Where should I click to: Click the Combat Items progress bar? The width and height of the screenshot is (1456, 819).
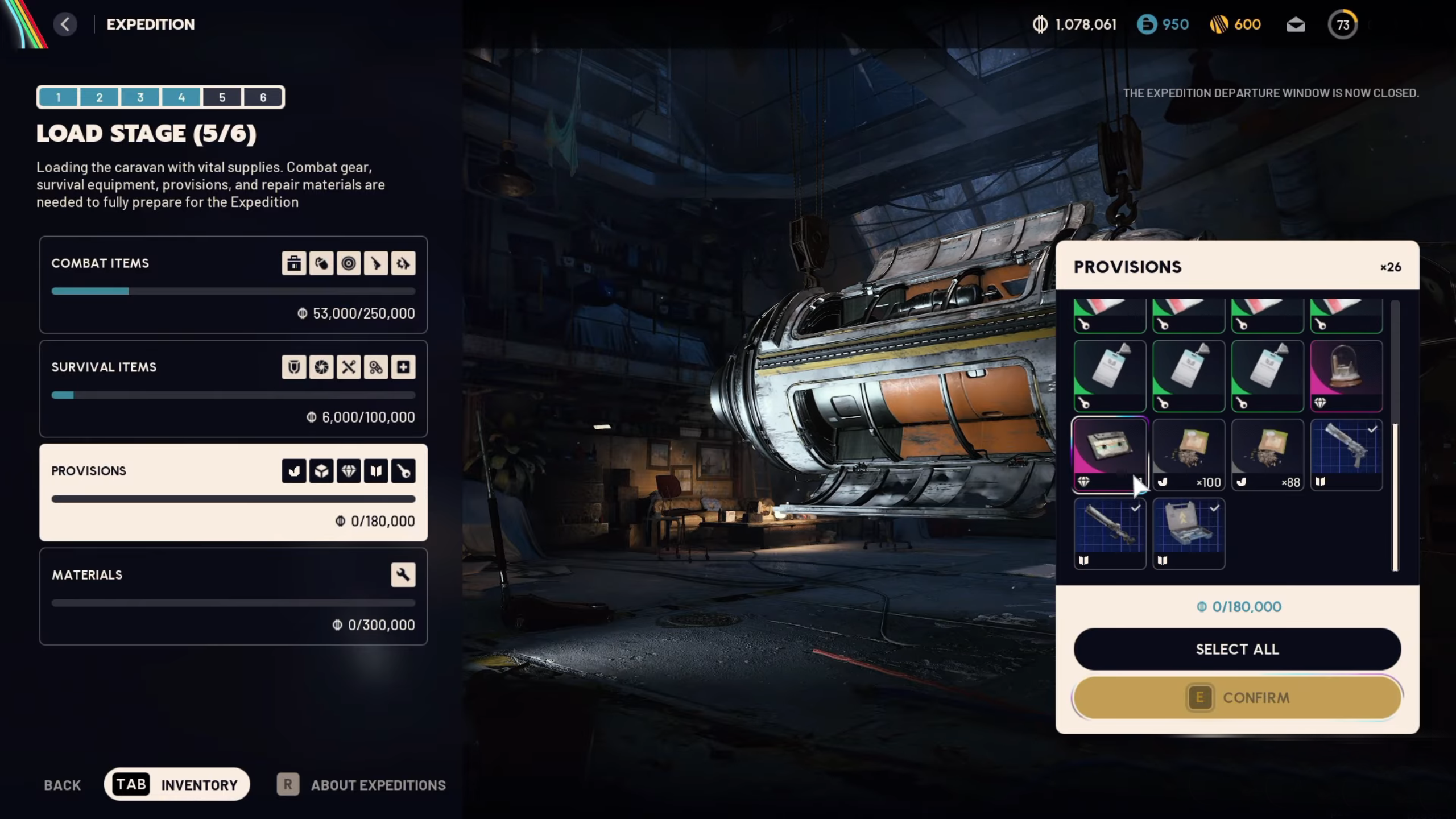[233, 291]
